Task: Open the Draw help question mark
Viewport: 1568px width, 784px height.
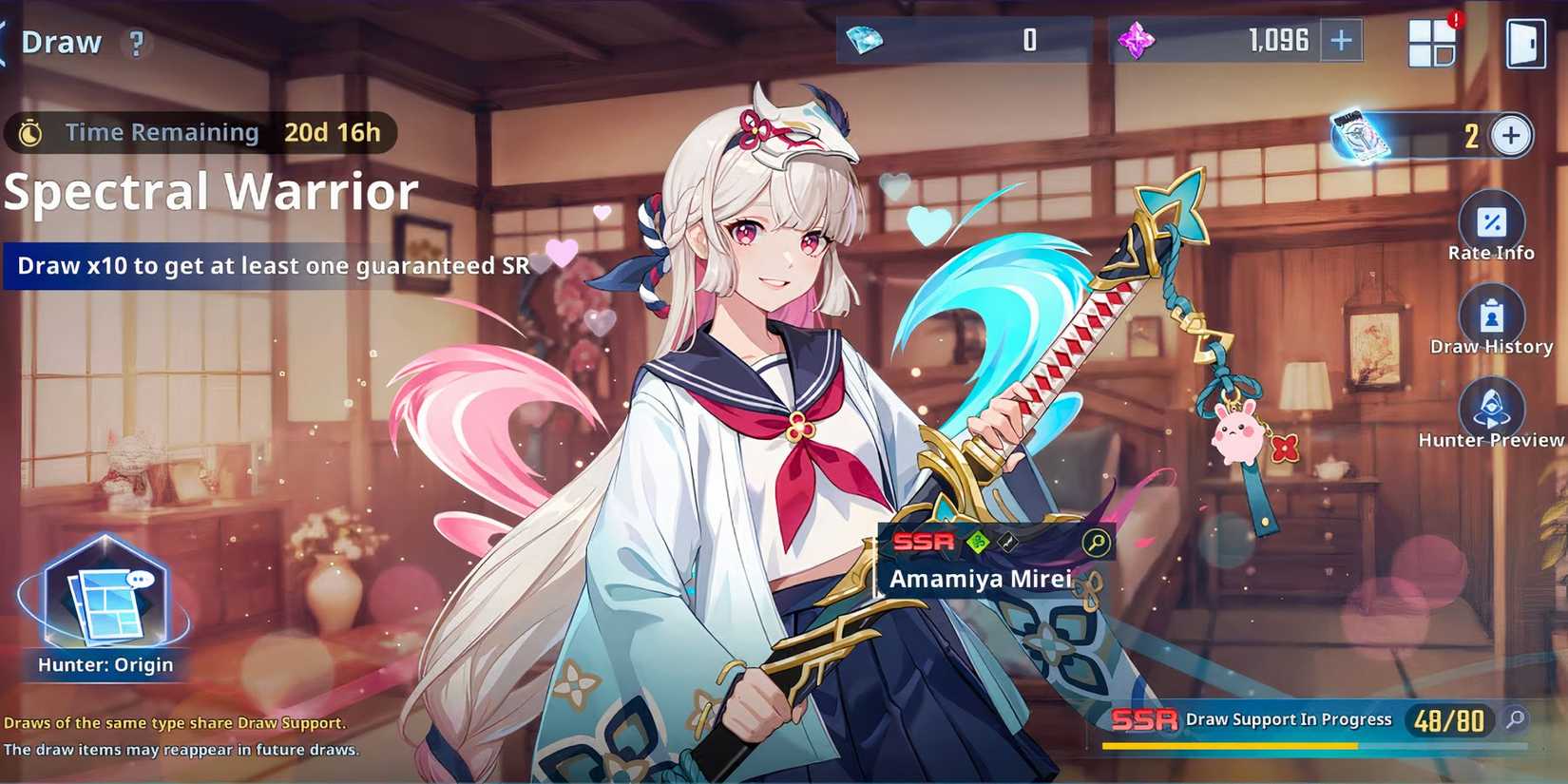Action: point(134,44)
